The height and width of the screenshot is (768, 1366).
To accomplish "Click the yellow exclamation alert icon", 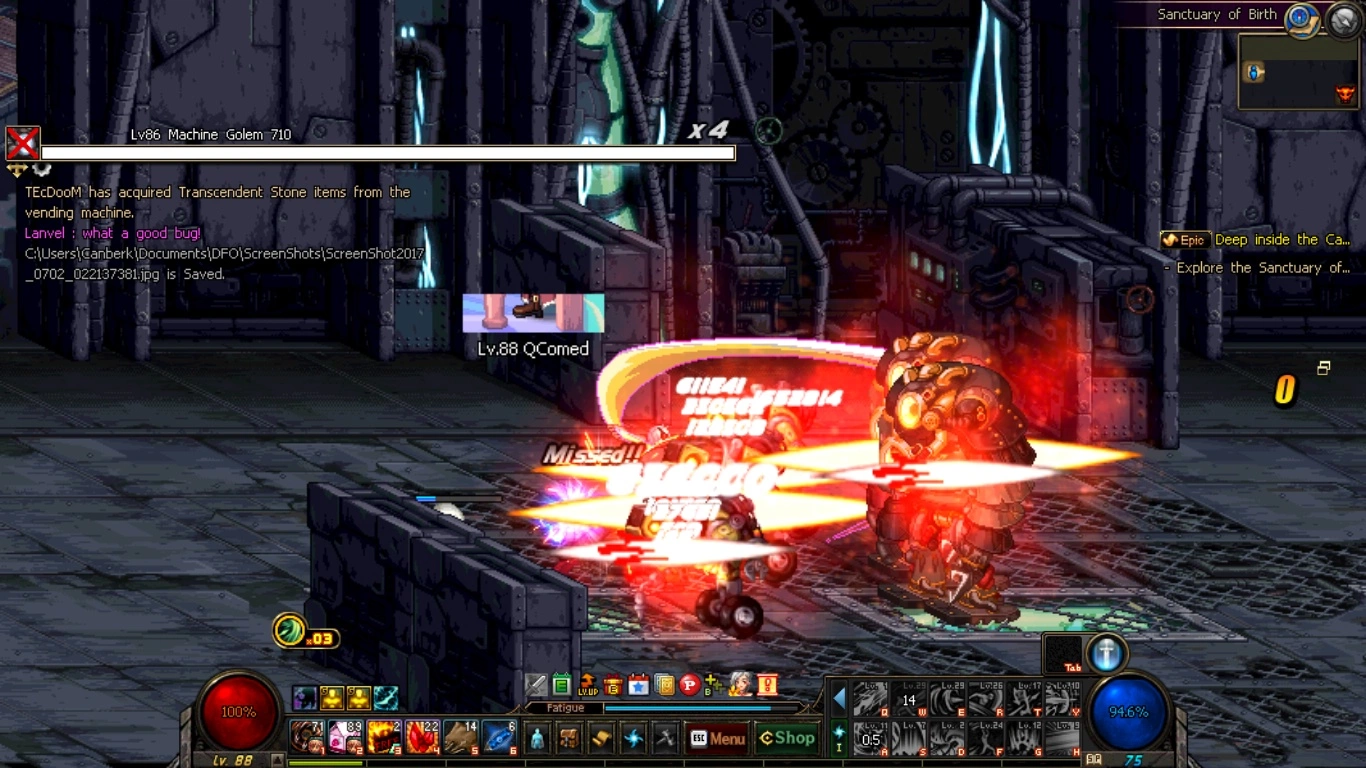I will pyautogui.click(x=767, y=685).
